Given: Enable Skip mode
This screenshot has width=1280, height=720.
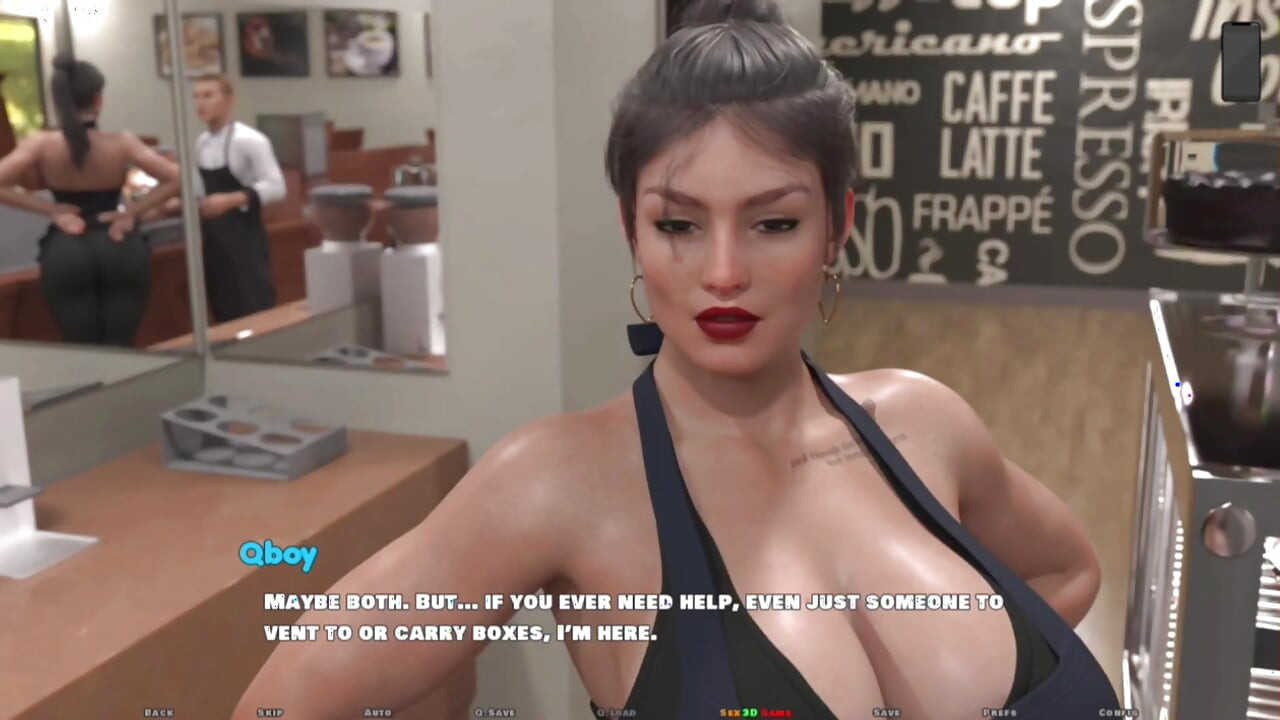Looking at the screenshot, I should point(268,712).
